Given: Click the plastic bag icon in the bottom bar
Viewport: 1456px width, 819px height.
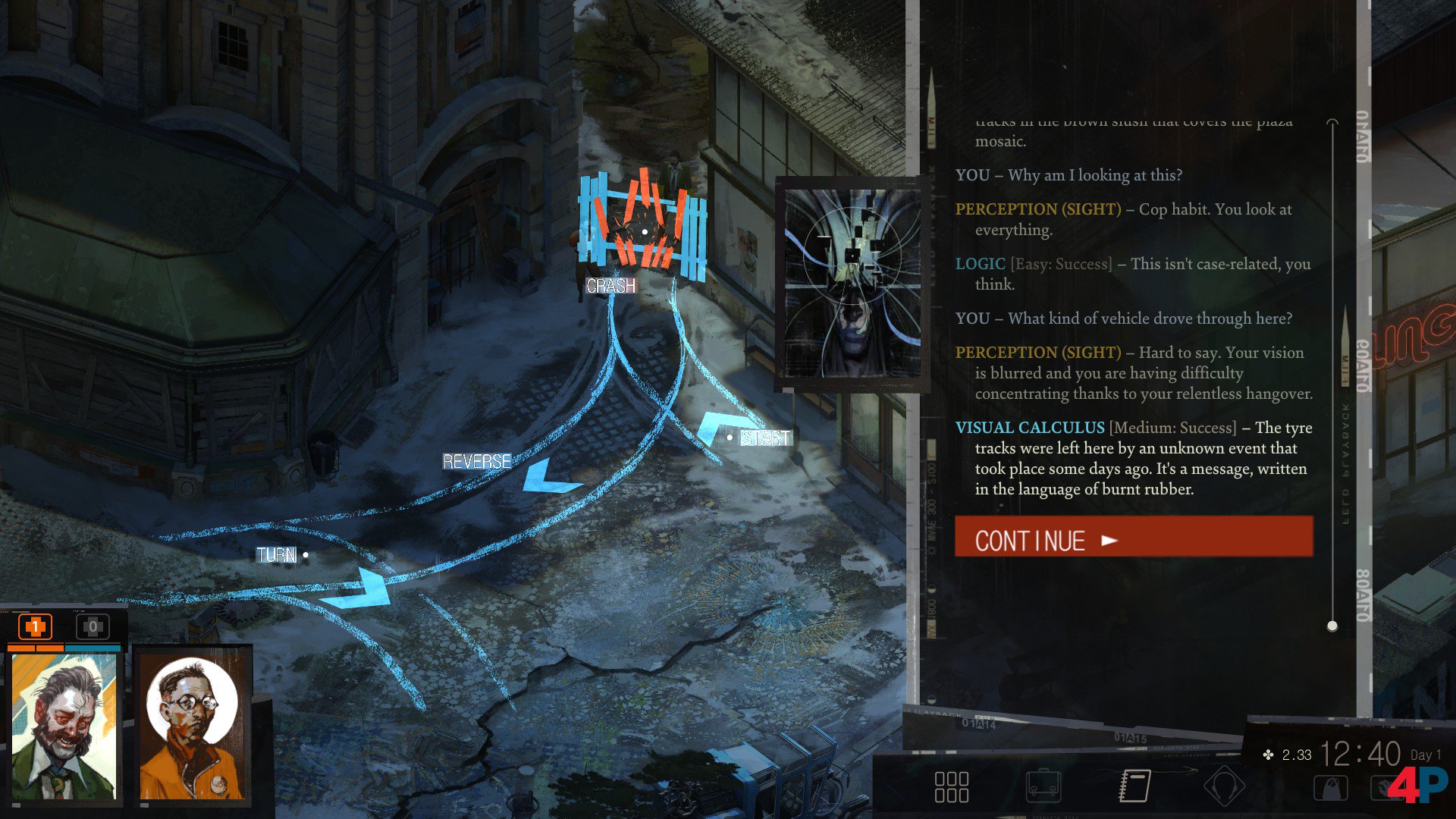Looking at the screenshot, I should 1330,789.
